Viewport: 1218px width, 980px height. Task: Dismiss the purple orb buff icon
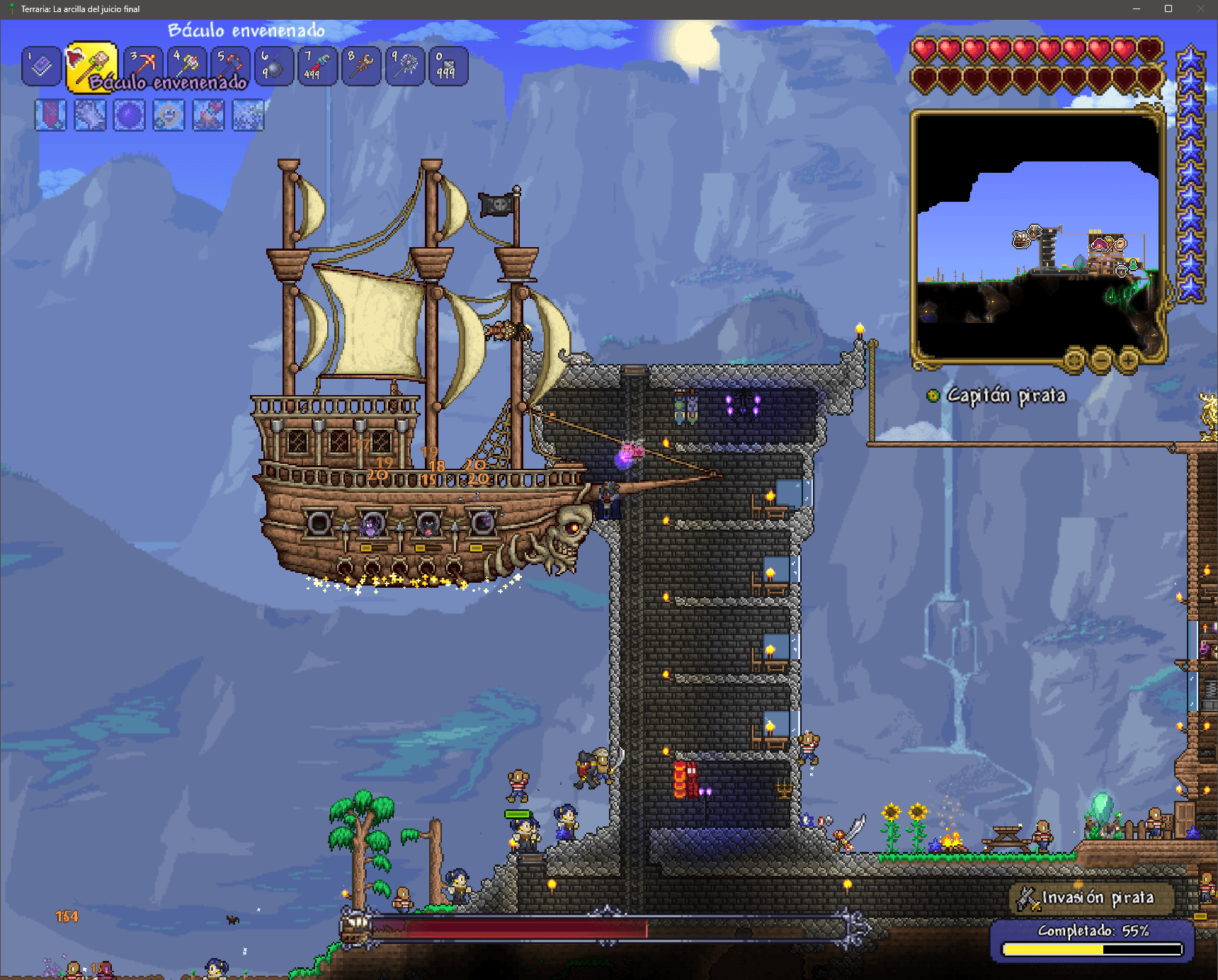tap(130, 115)
